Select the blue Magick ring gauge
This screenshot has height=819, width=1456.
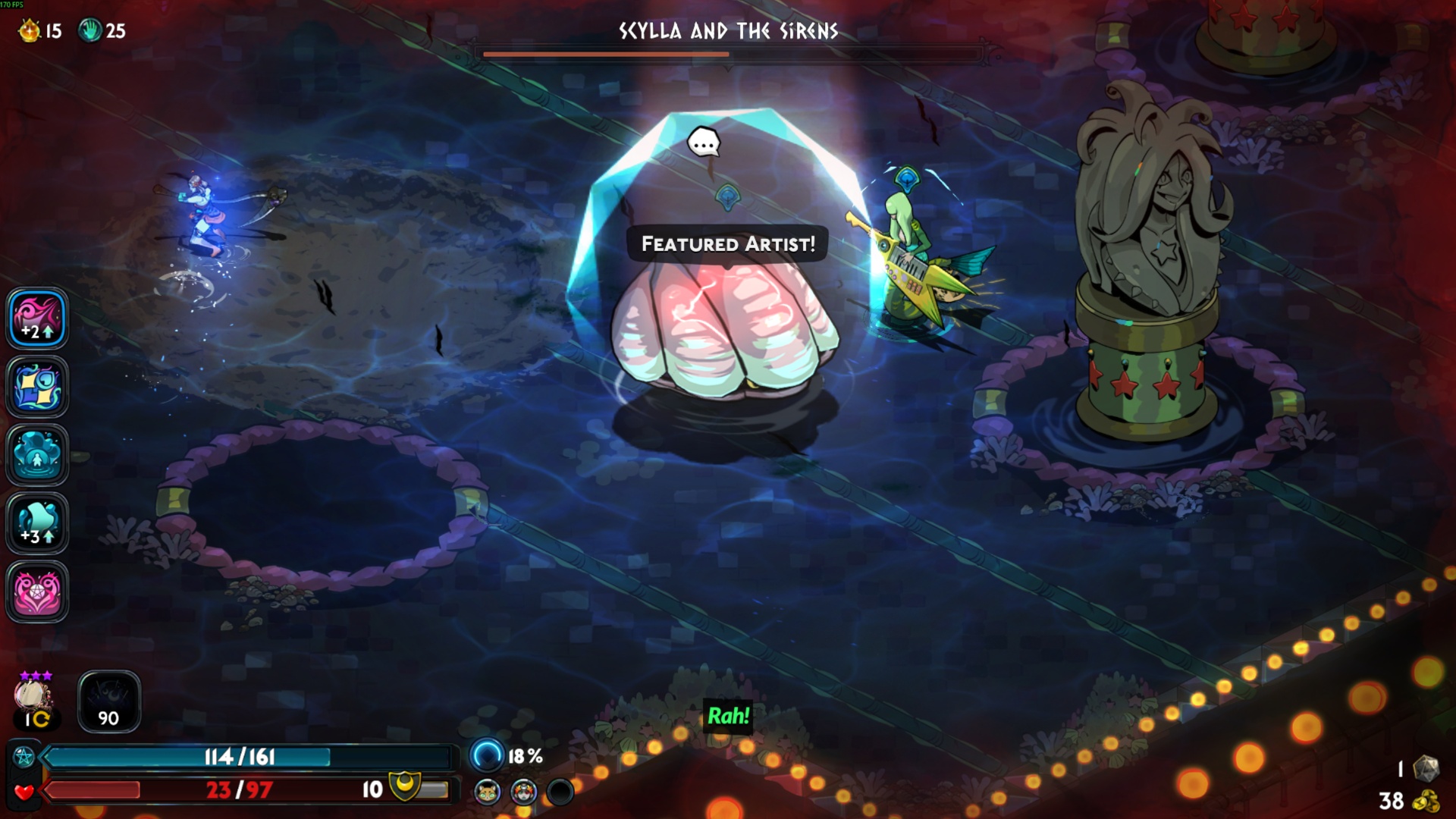pos(486,755)
